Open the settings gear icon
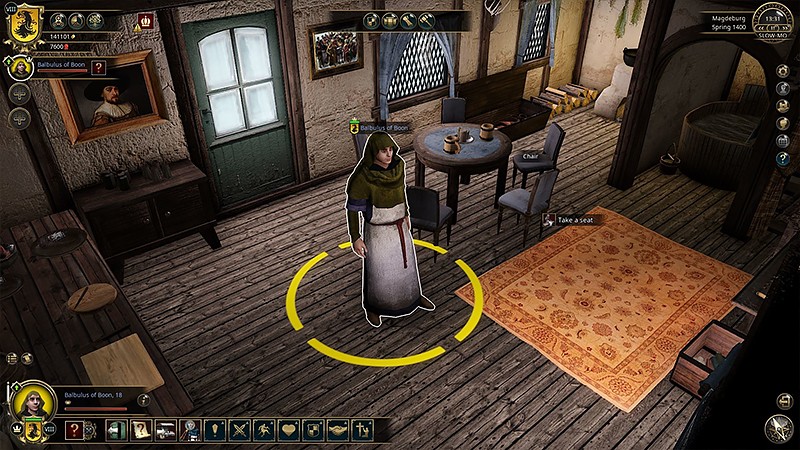 coord(783,73)
